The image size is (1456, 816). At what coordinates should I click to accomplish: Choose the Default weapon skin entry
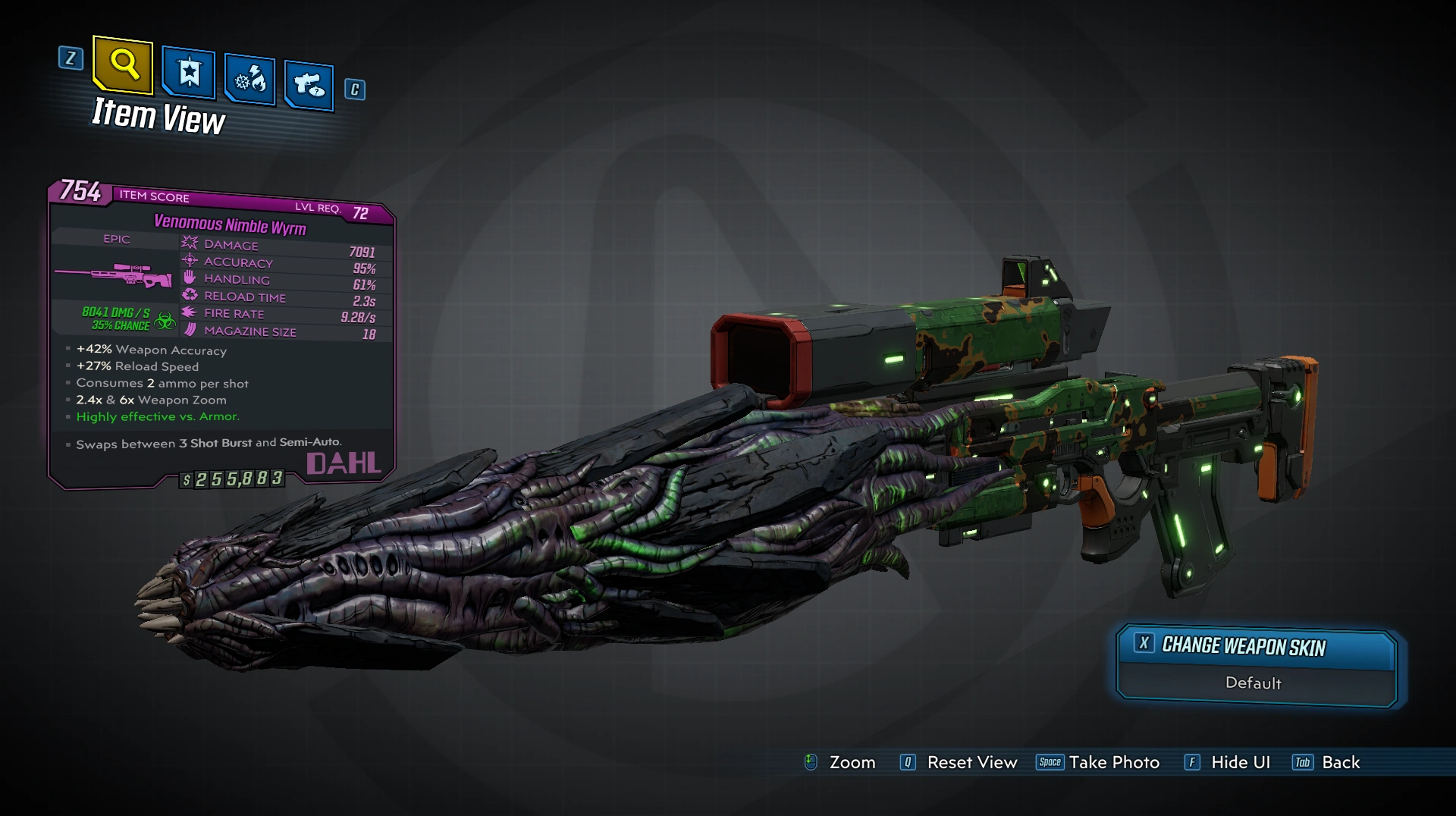click(x=1254, y=683)
